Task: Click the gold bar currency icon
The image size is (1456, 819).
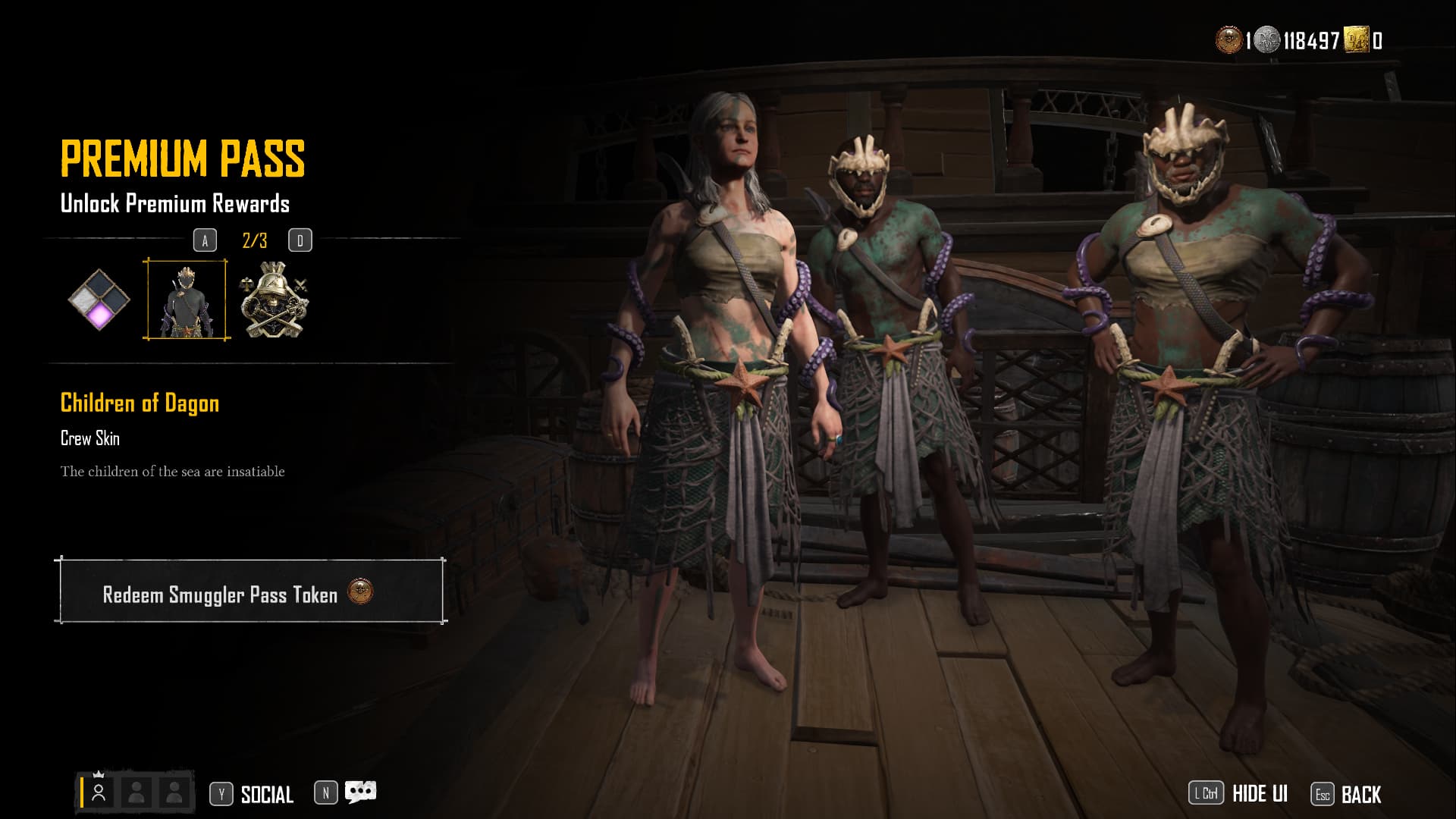Action: [1356, 40]
